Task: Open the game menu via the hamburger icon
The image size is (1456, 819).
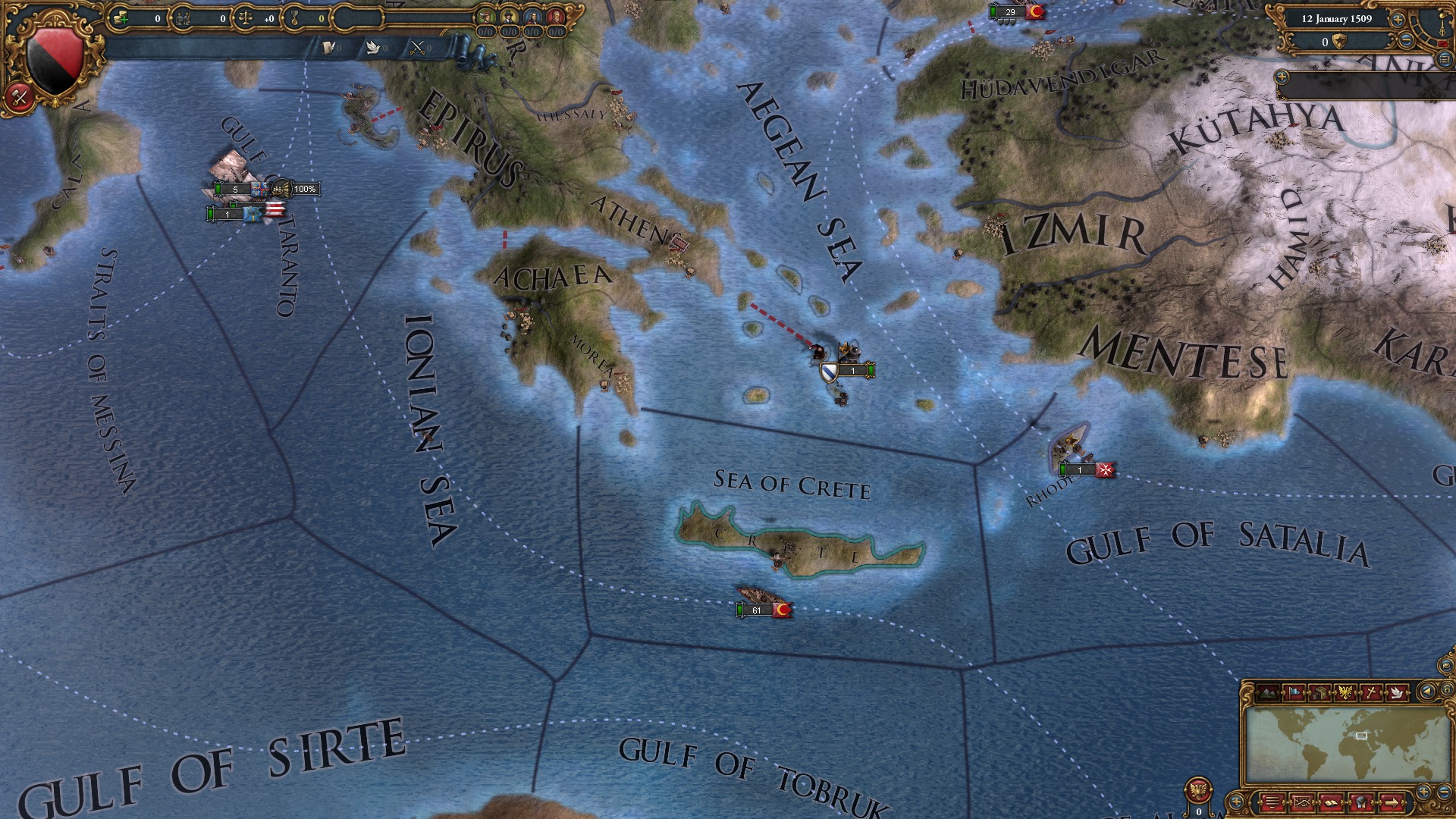Action: [1272, 802]
